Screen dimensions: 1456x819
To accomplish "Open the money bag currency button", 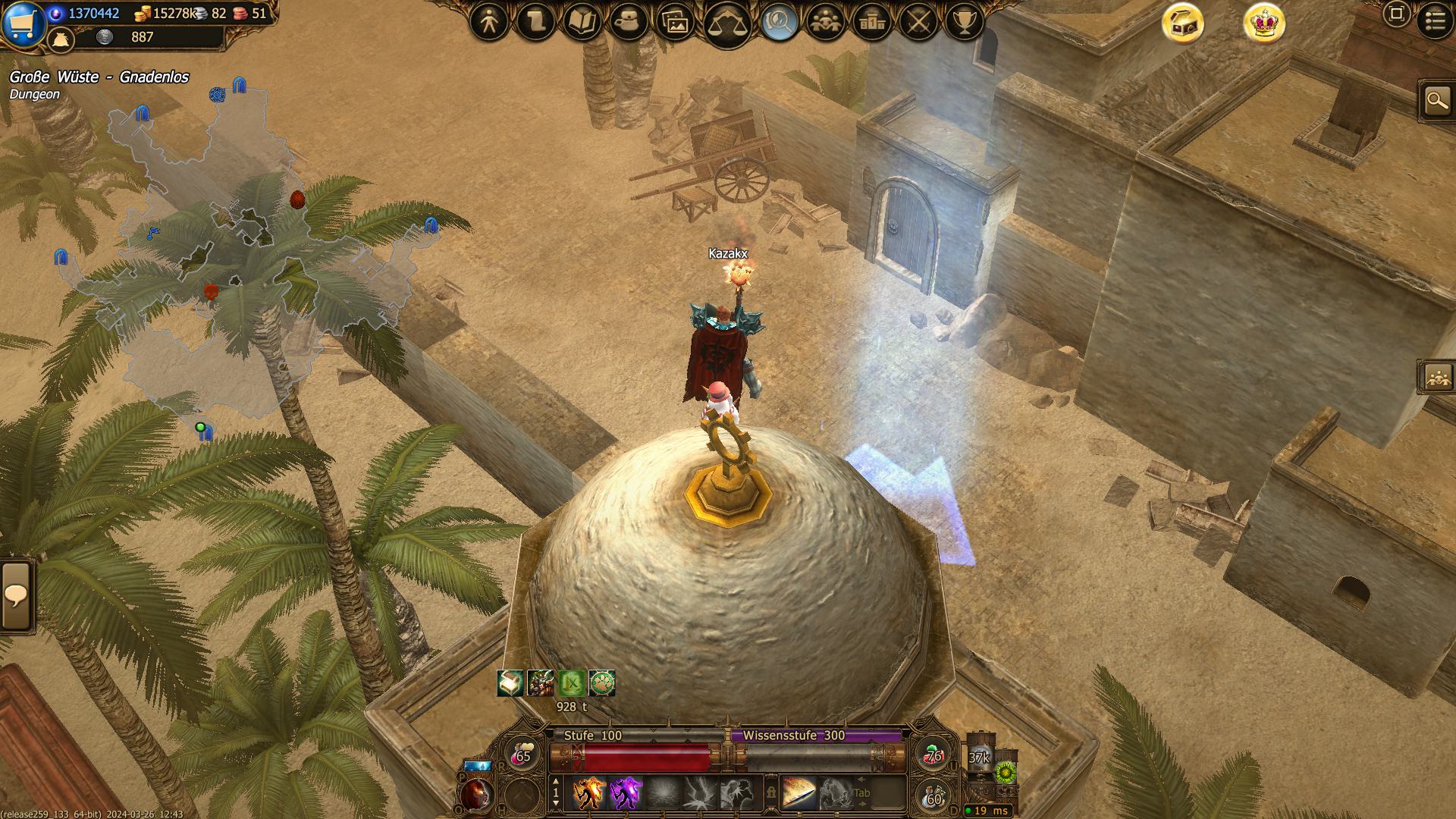I will [61, 39].
